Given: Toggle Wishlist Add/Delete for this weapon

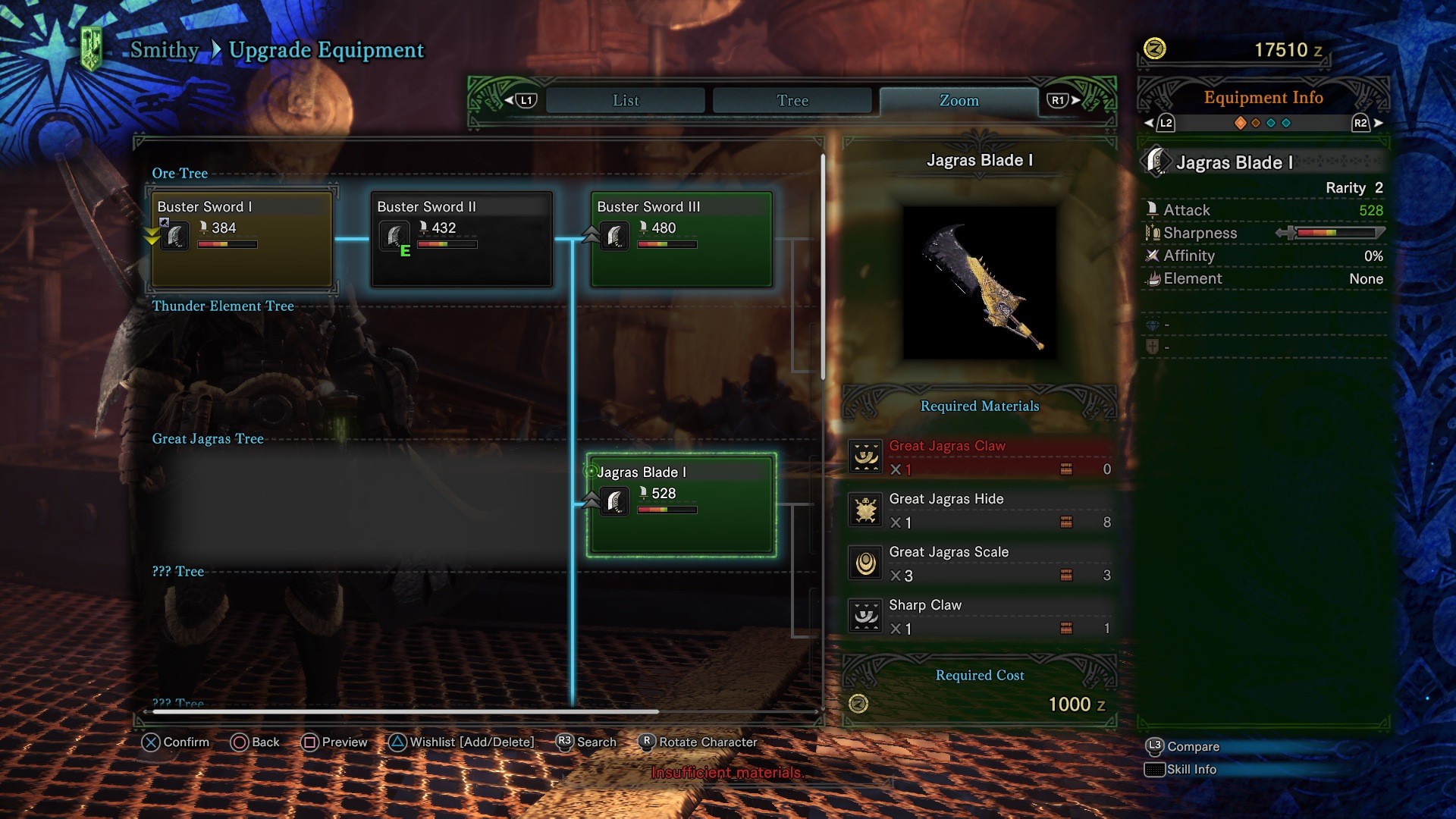Looking at the screenshot, I should 461,742.
